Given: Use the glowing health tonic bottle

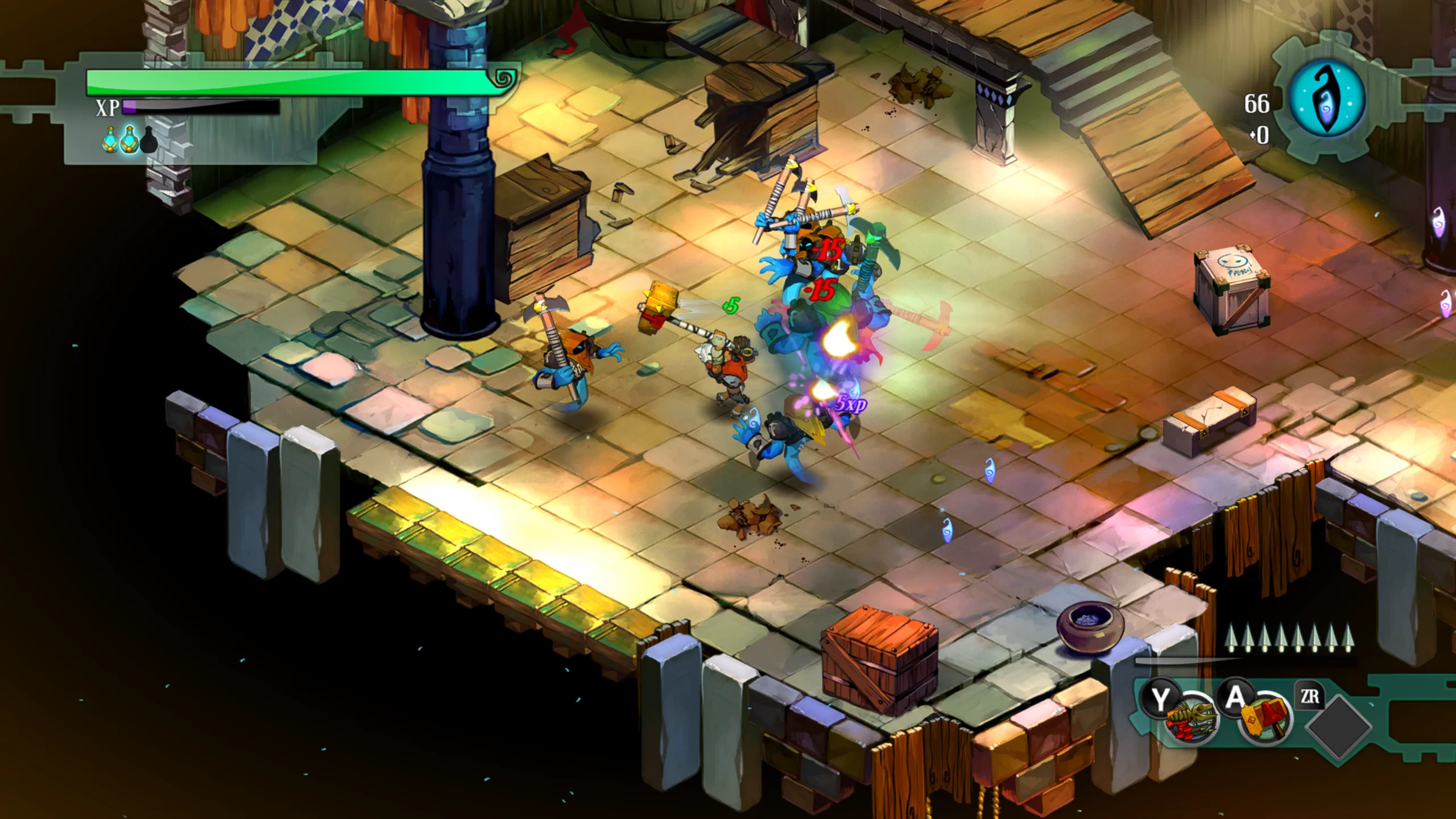Looking at the screenshot, I should point(110,140).
